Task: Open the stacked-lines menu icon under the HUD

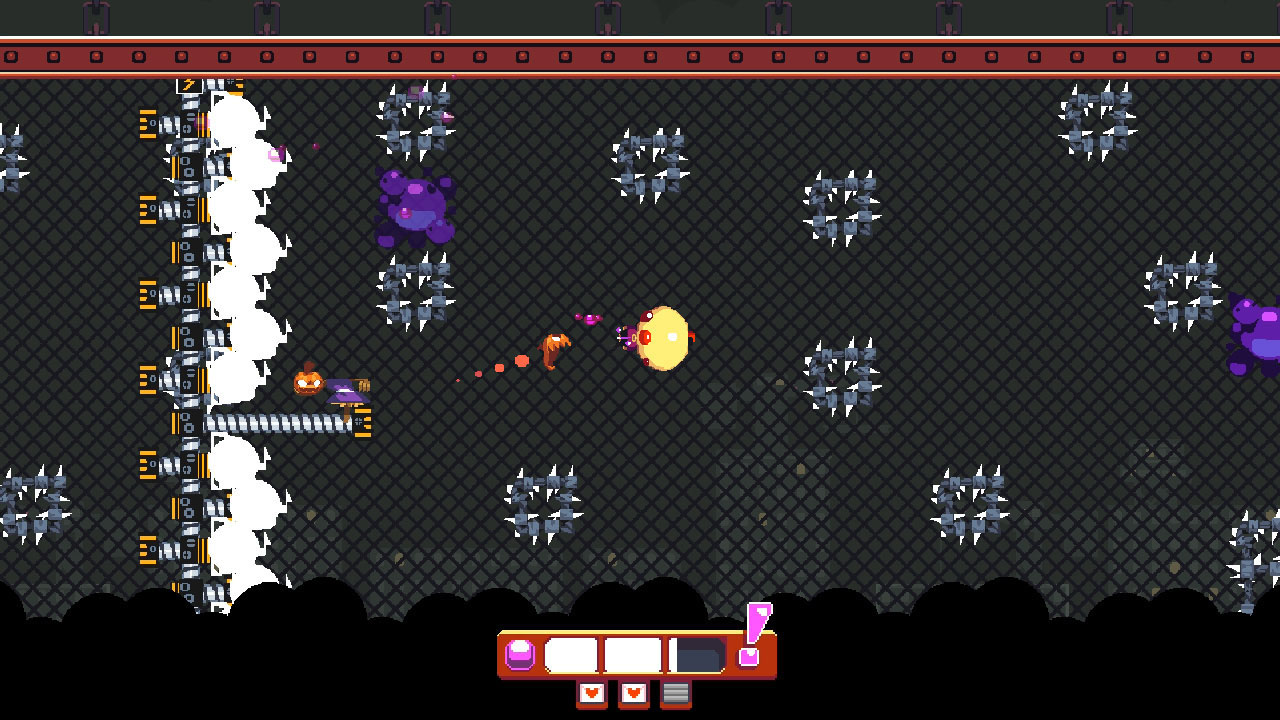Action: 675,692
